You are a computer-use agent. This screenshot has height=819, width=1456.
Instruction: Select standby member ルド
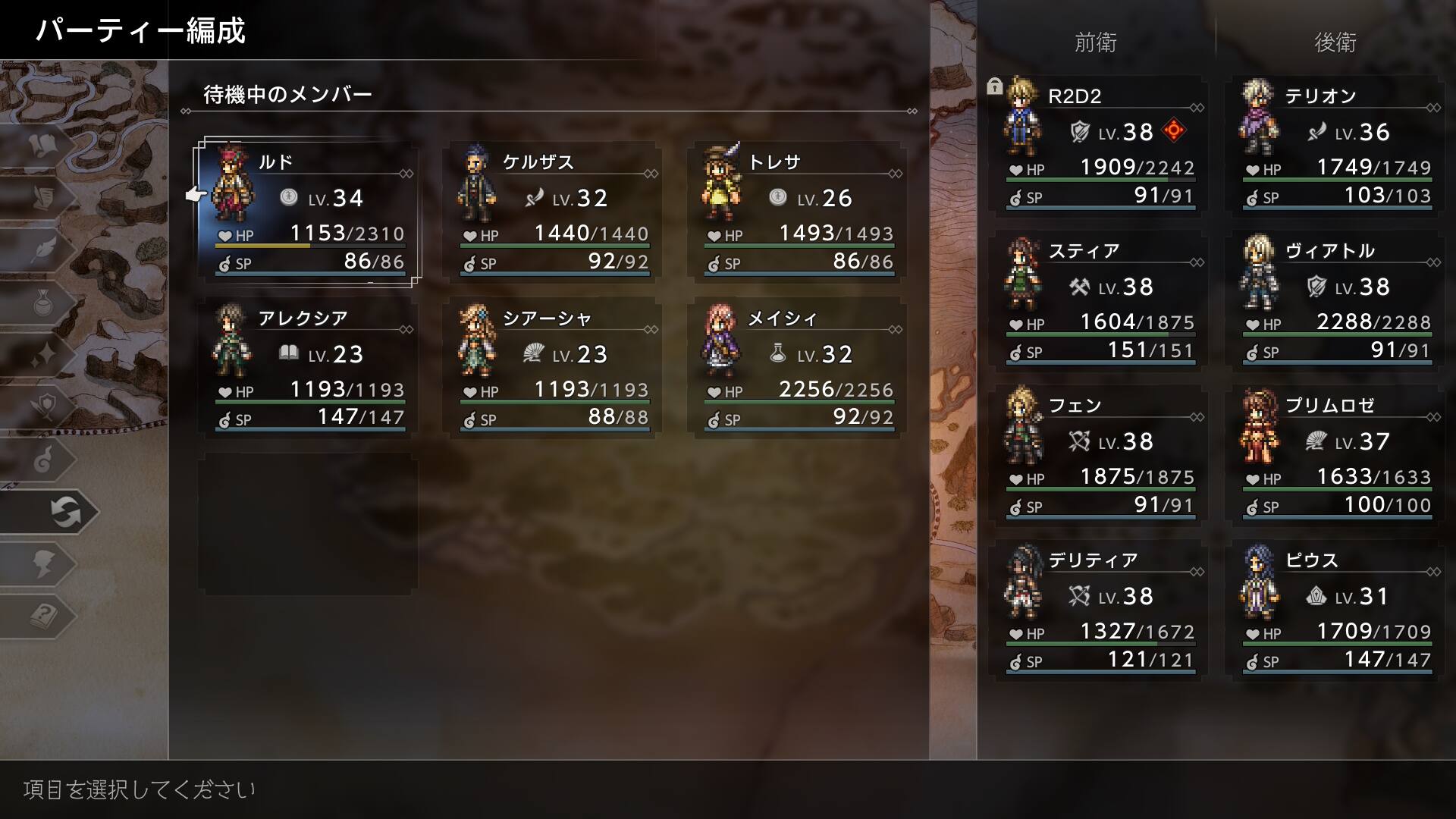pyautogui.click(x=307, y=212)
